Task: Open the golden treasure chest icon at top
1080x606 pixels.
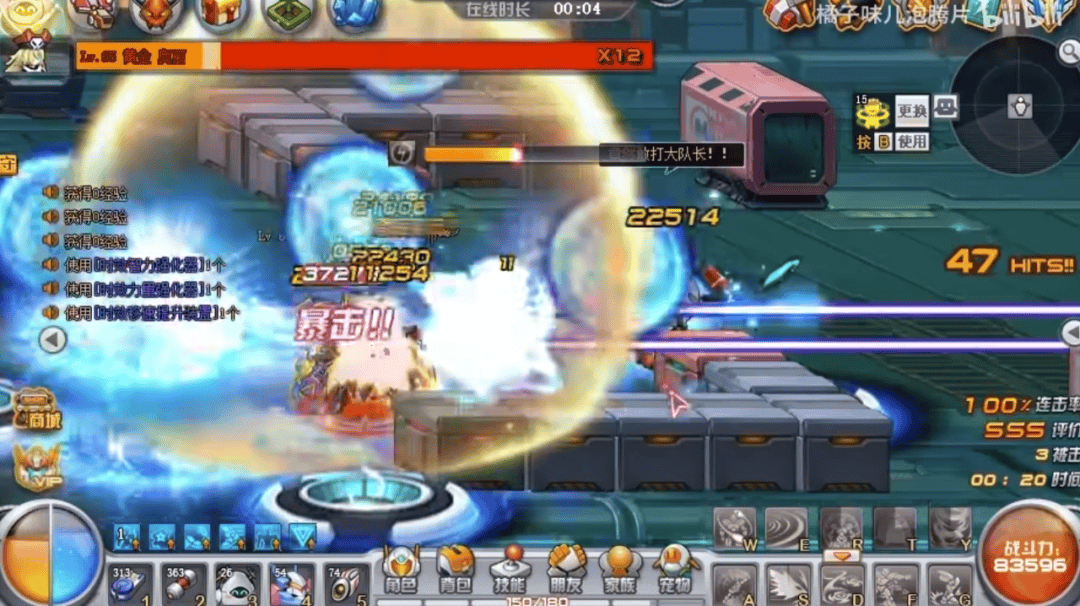Action: pos(222,13)
